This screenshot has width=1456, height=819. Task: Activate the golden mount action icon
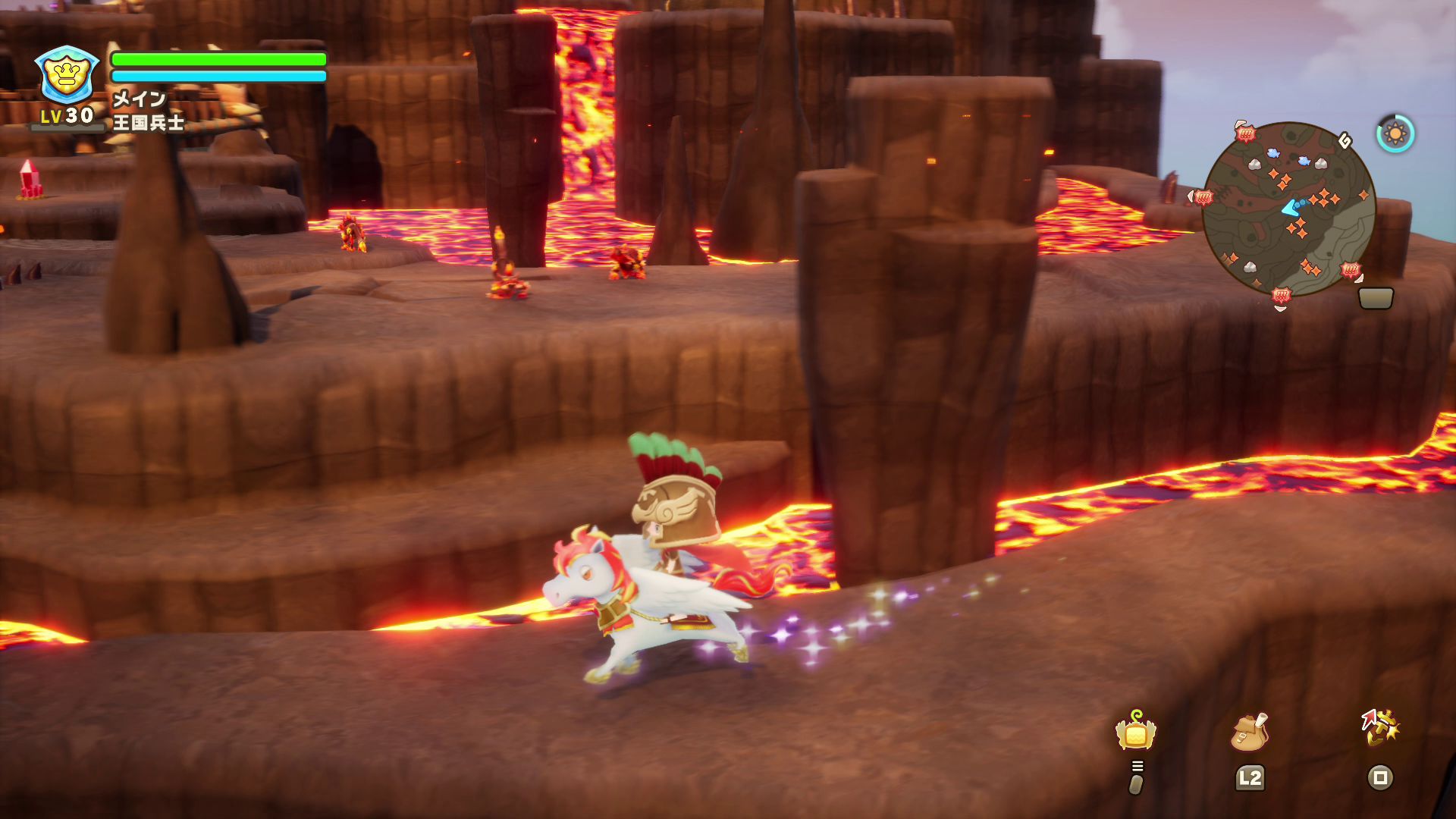pos(1379,728)
